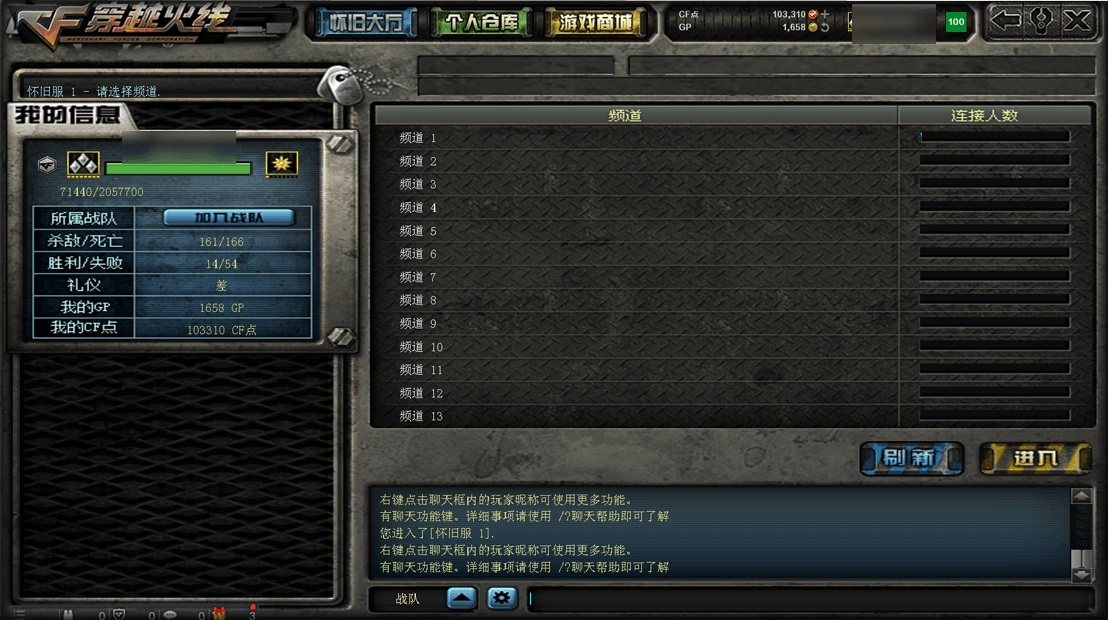Select 频道 1 in the channel list

(x=634, y=138)
